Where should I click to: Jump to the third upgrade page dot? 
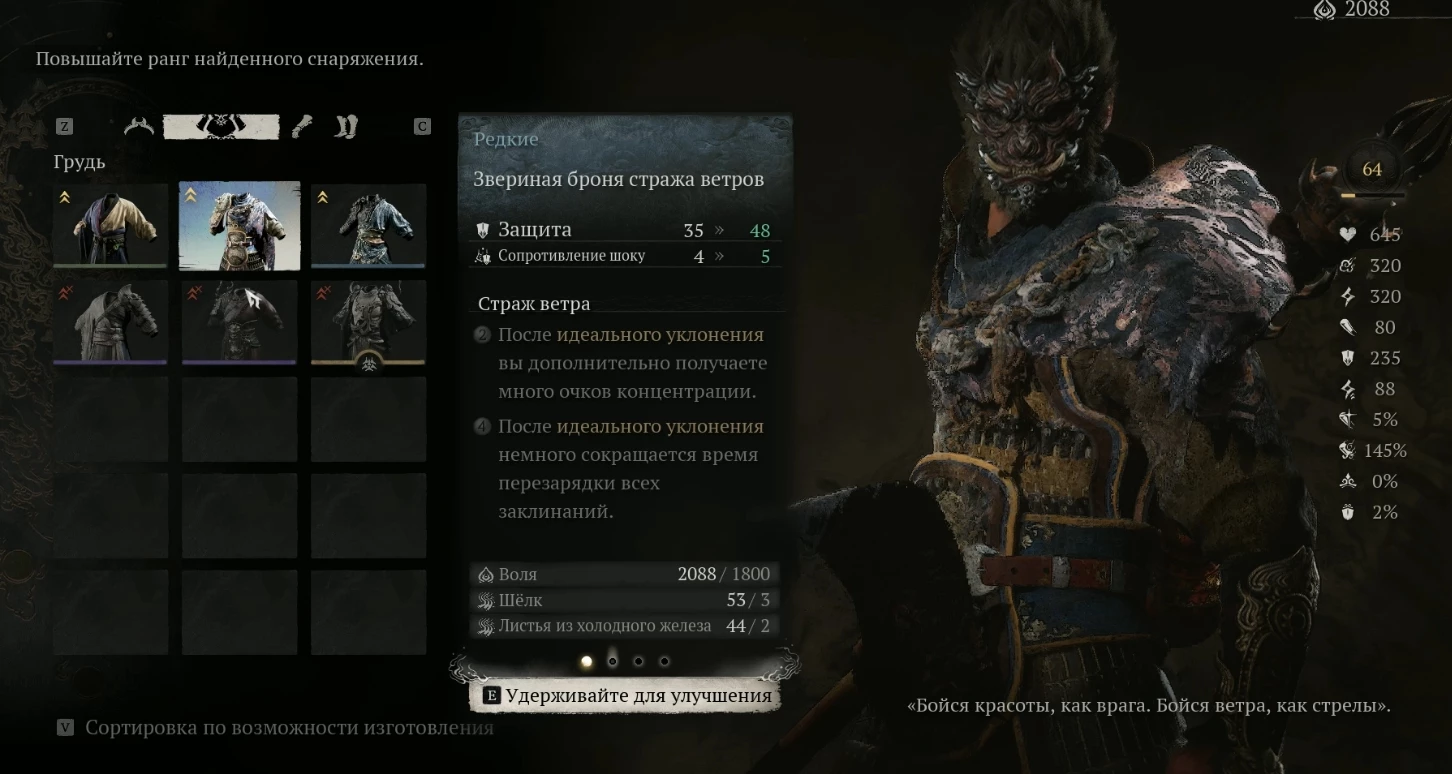(x=639, y=661)
